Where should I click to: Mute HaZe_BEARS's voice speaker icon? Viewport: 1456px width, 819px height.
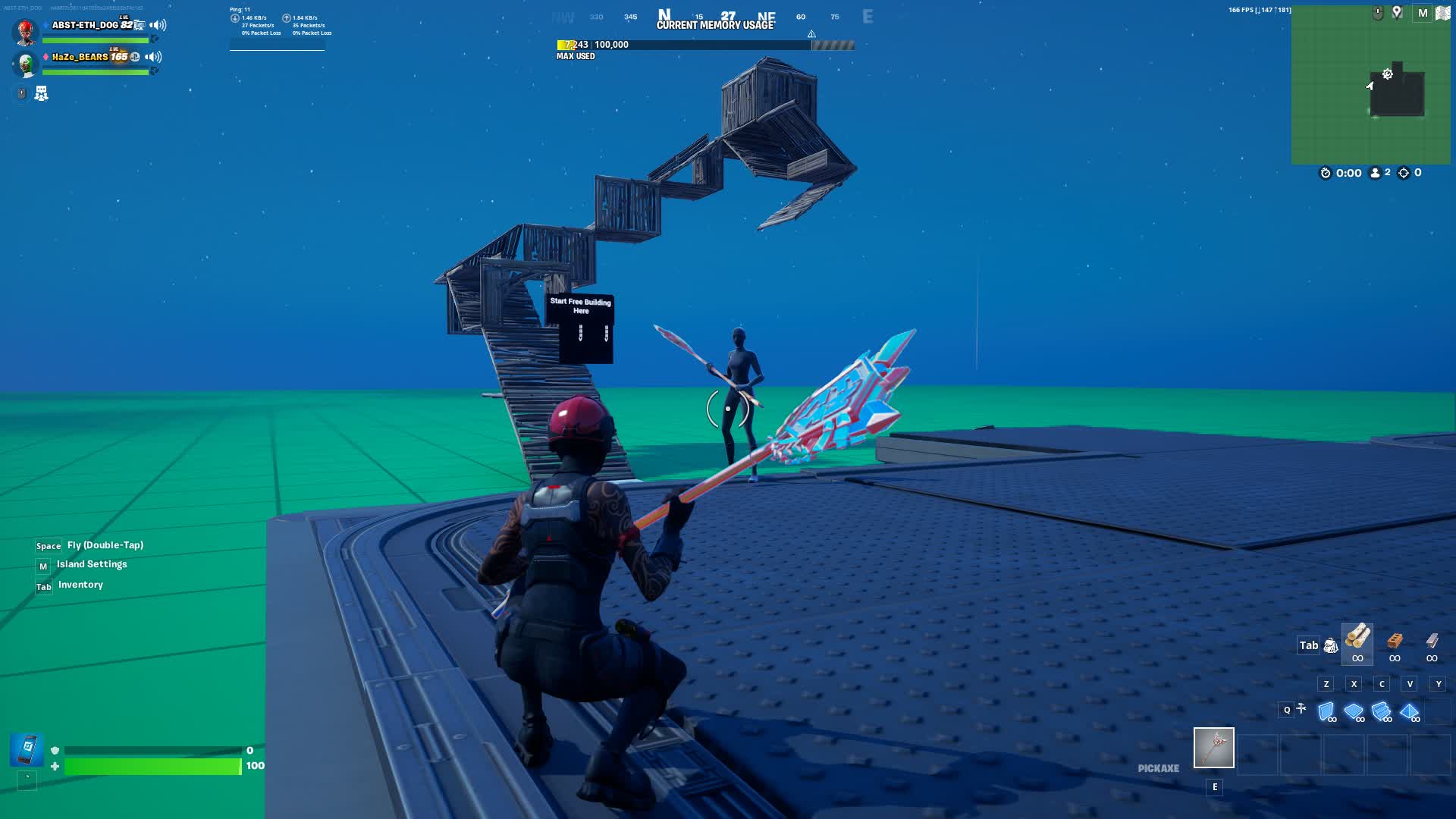click(153, 58)
